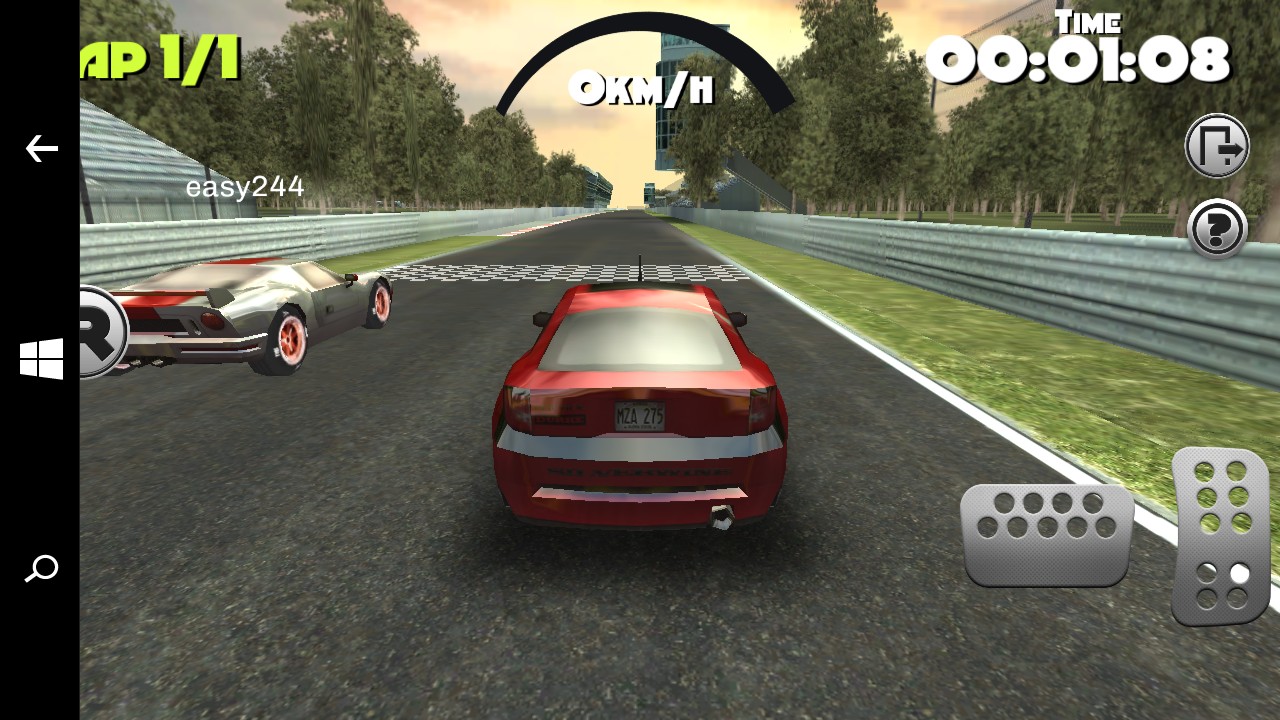This screenshot has height=720, width=1280.
Task: Step on the tall accelerator pedal
Action: point(1221,535)
